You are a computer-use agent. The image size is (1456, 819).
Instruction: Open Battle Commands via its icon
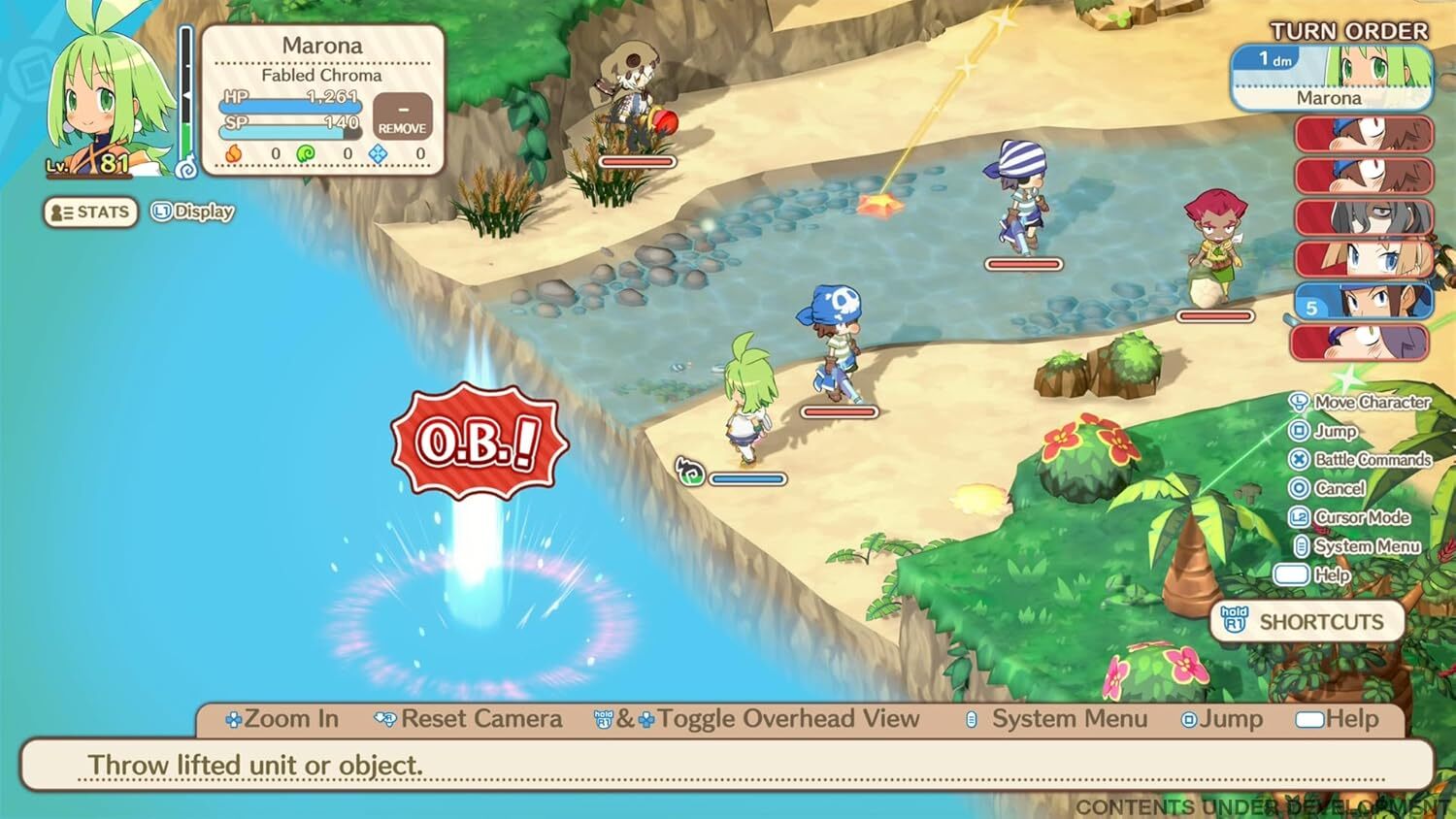(x=1298, y=460)
